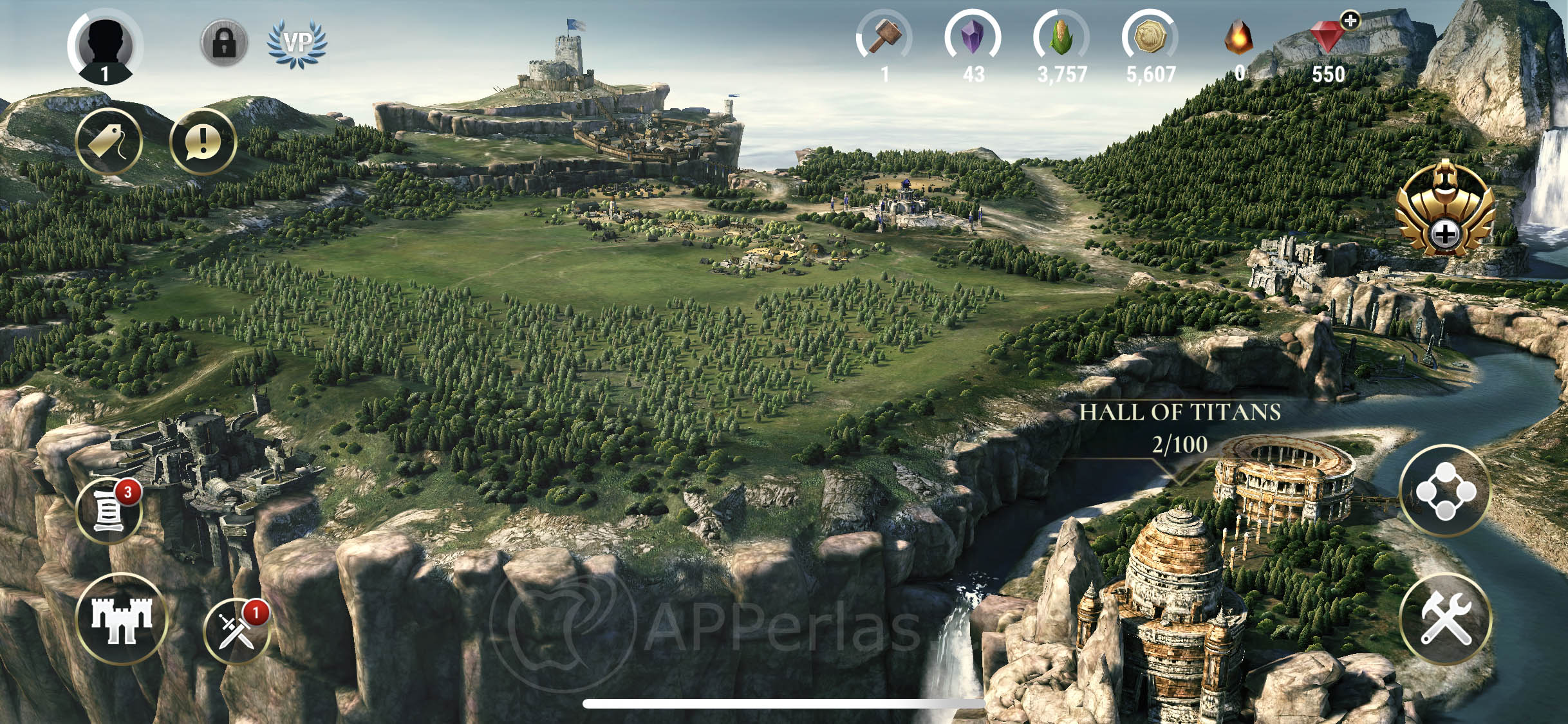Tap the locked padlock icon
This screenshot has width=1568, height=724.
[223, 43]
